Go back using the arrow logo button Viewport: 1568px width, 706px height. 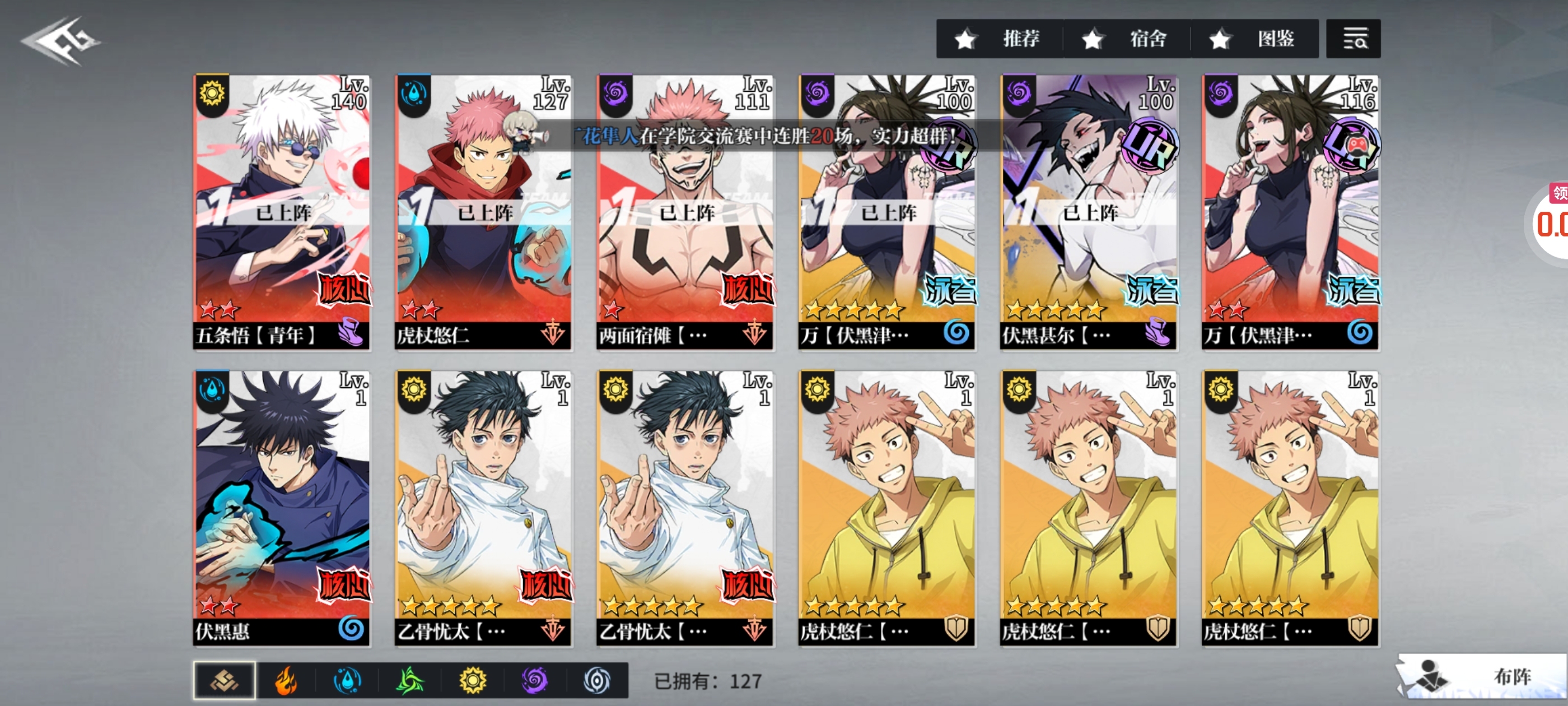pyautogui.click(x=61, y=41)
